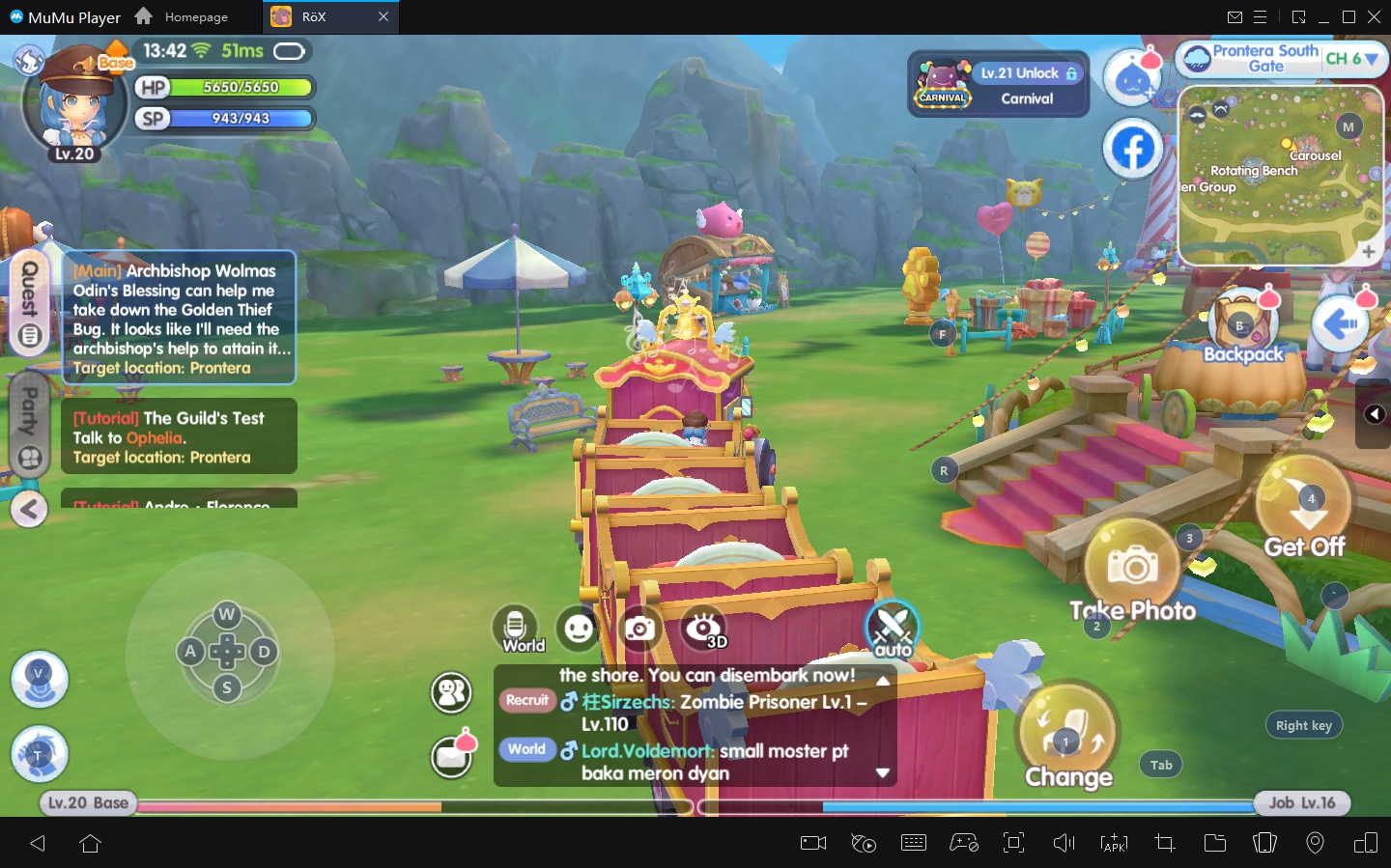
Task: Click the Facebook share icon
Action: click(1134, 148)
